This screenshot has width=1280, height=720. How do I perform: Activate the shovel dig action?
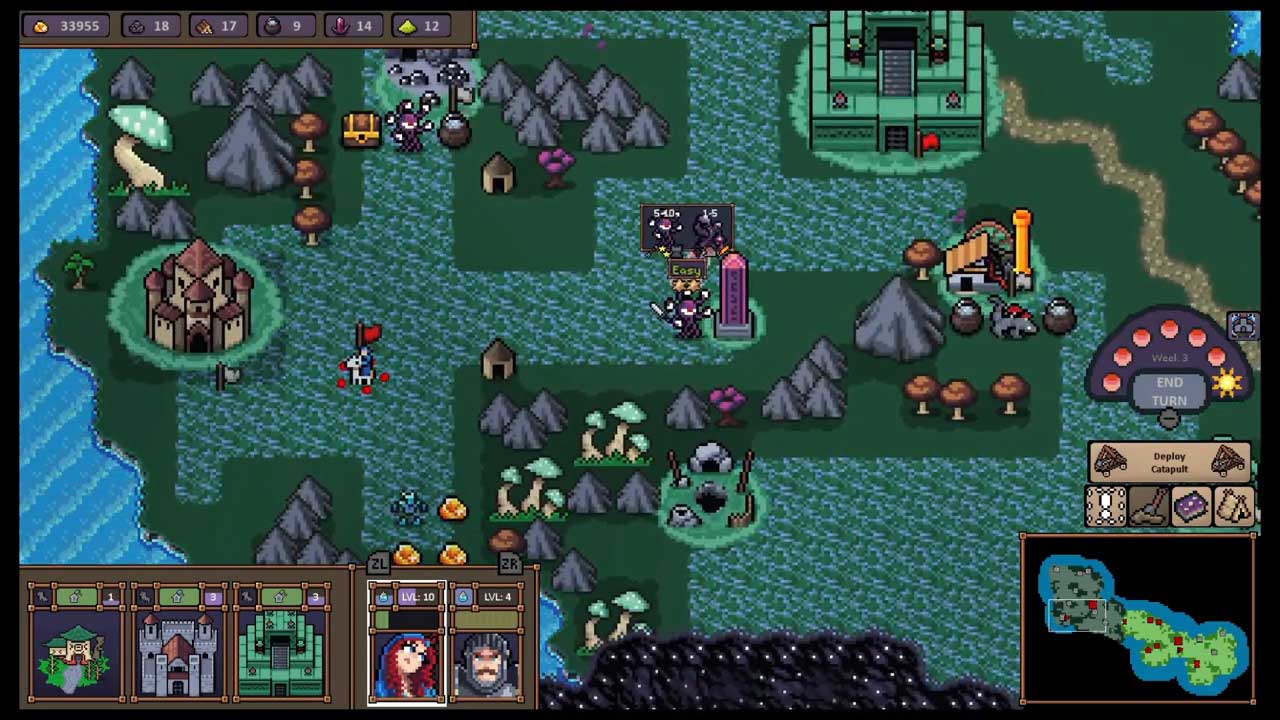(1149, 507)
